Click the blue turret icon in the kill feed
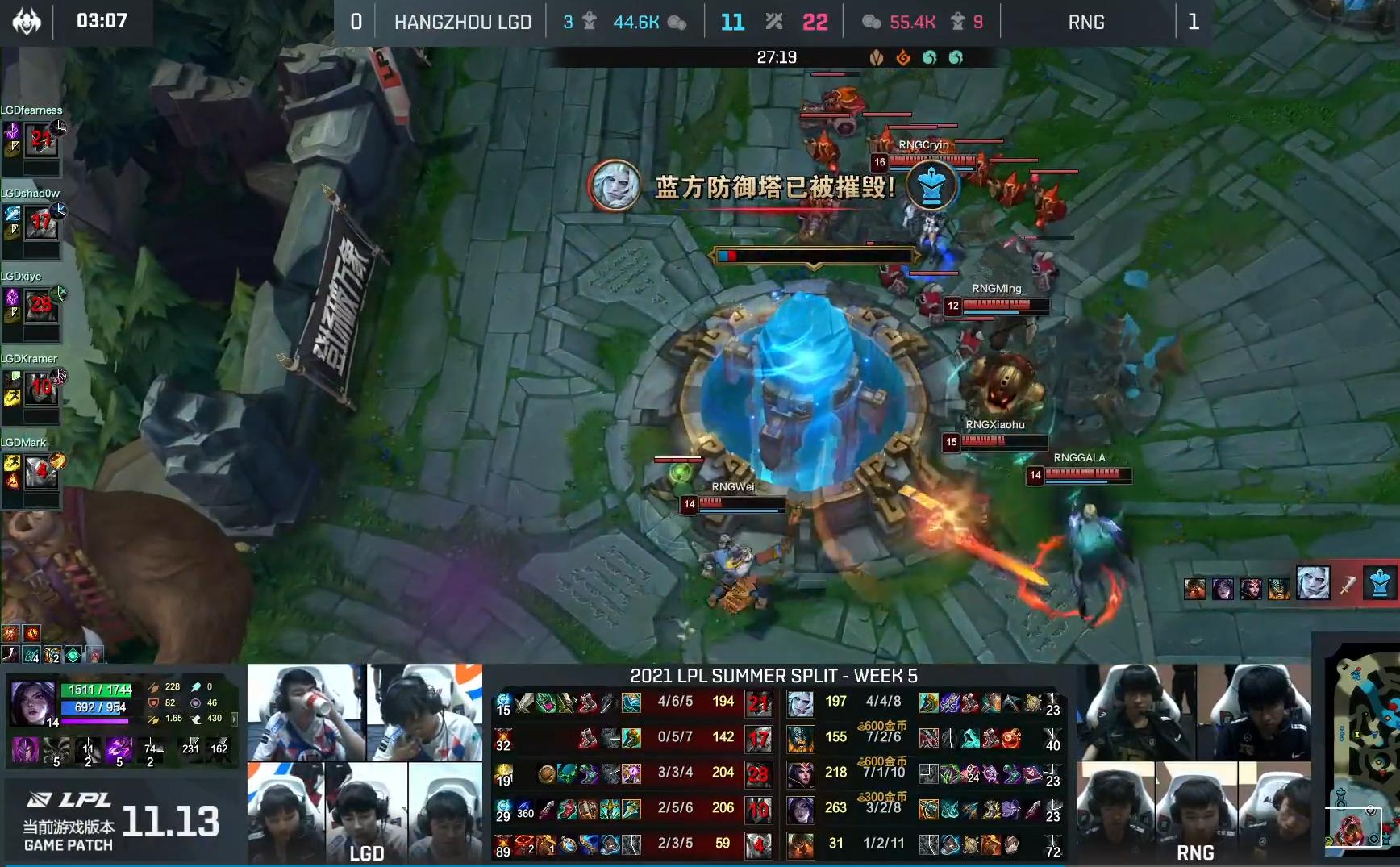This screenshot has height=867, width=1400. [x=1379, y=583]
